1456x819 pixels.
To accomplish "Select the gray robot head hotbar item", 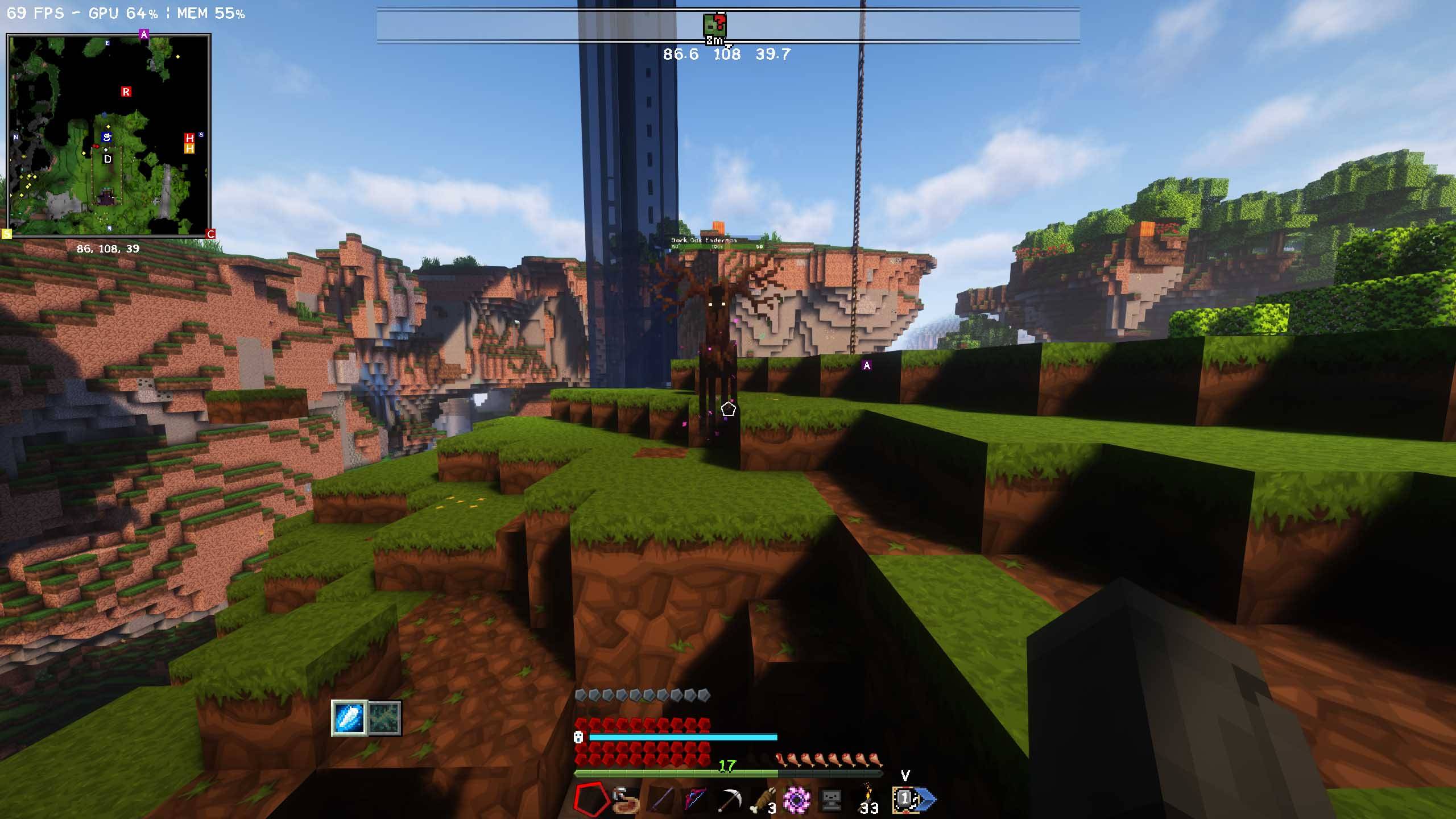I will click(x=832, y=798).
